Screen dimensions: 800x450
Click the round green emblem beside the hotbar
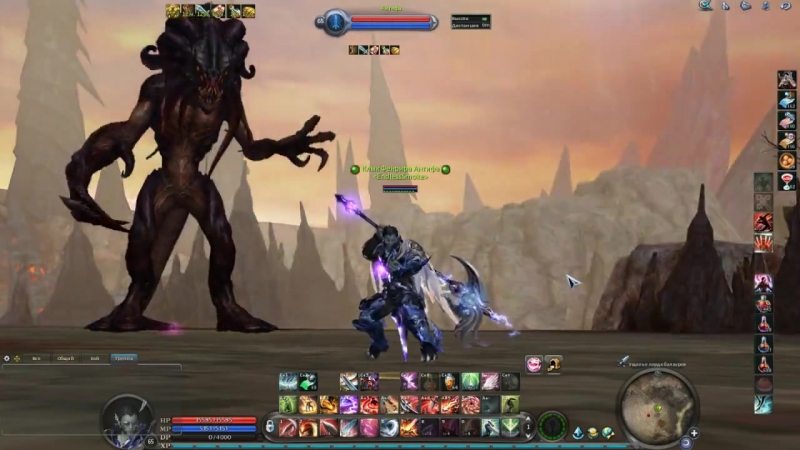[x=552, y=424]
